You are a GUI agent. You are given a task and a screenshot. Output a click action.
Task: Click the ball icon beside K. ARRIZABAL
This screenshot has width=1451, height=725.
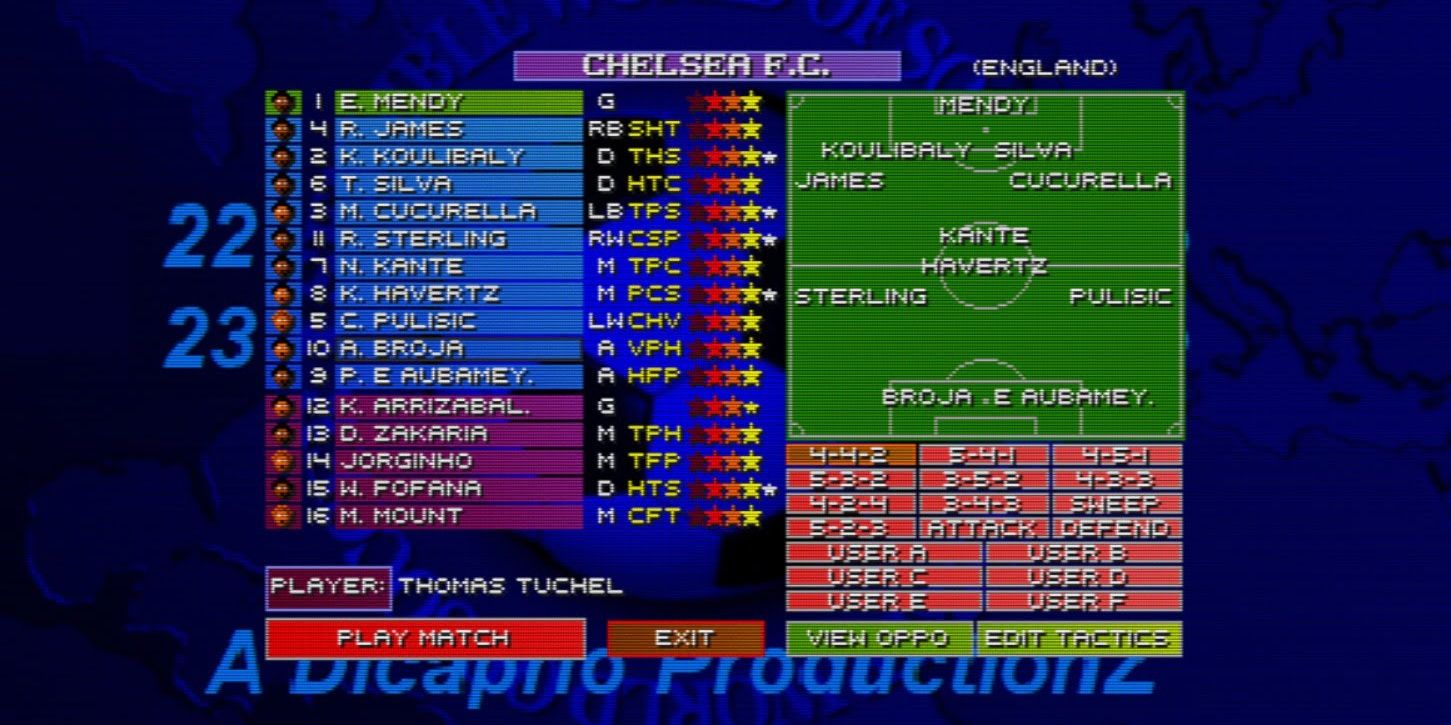(x=285, y=405)
